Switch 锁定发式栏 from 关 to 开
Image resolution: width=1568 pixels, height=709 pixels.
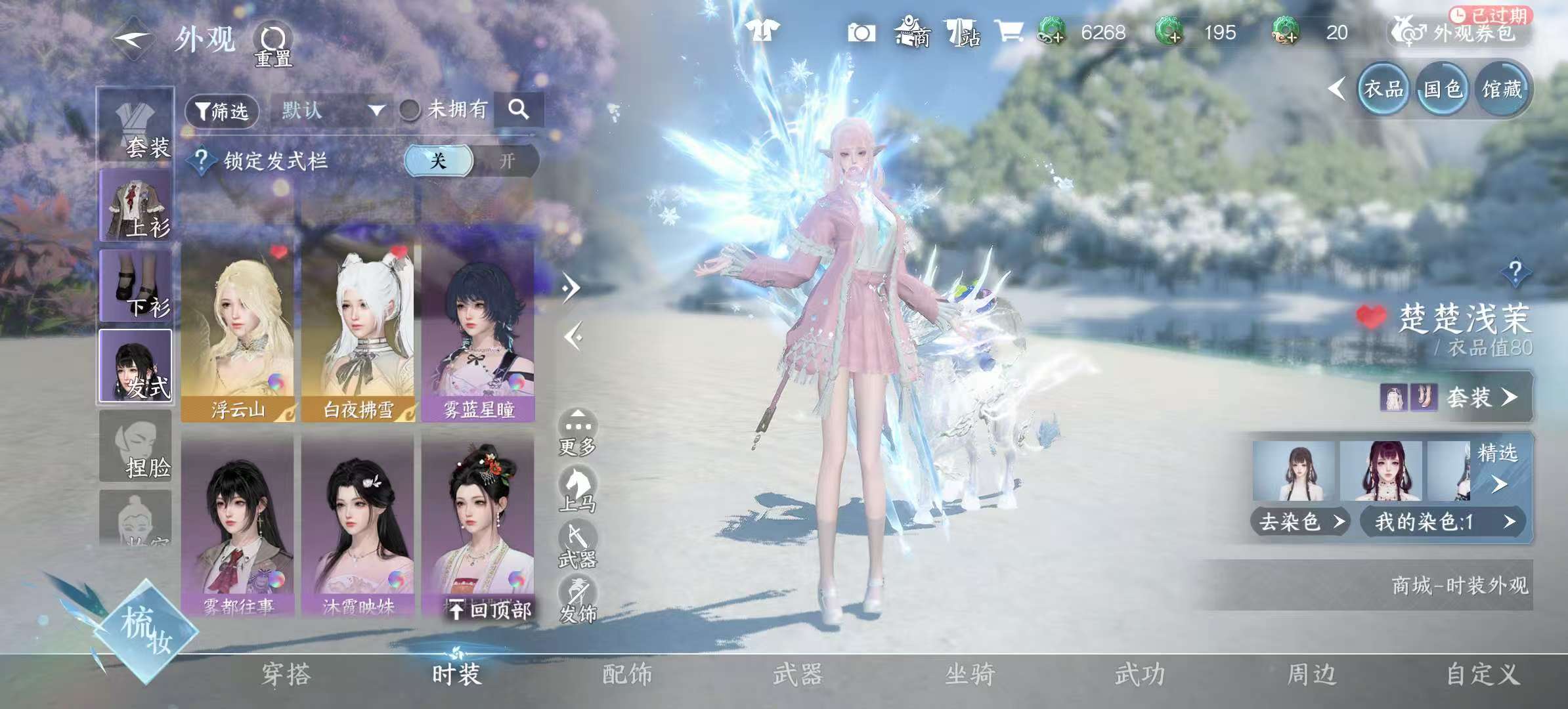(x=507, y=160)
